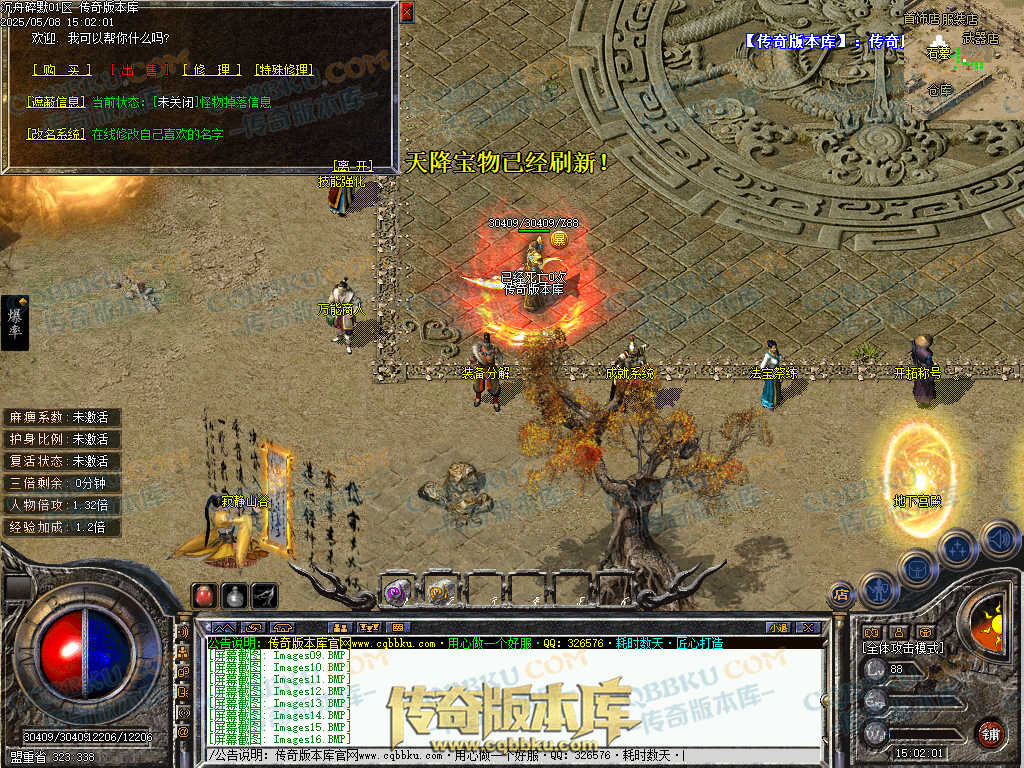Choose the 购买 (Buy) dialogue option
Screen dimensions: 1024x768
point(61,70)
